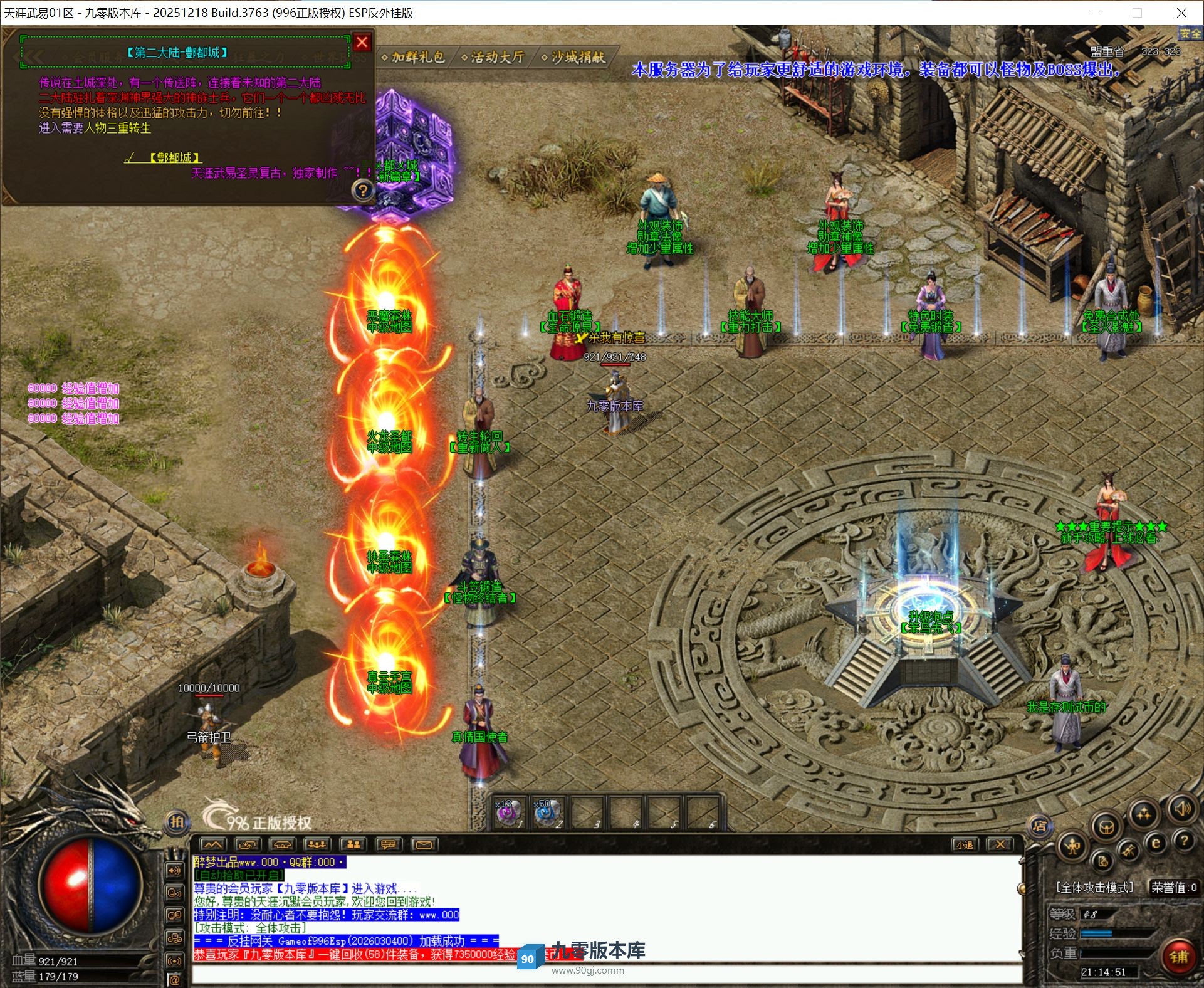The width and height of the screenshot is (1204, 988).
Task: Open the bag chest icon
Action: coord(1107,826)
